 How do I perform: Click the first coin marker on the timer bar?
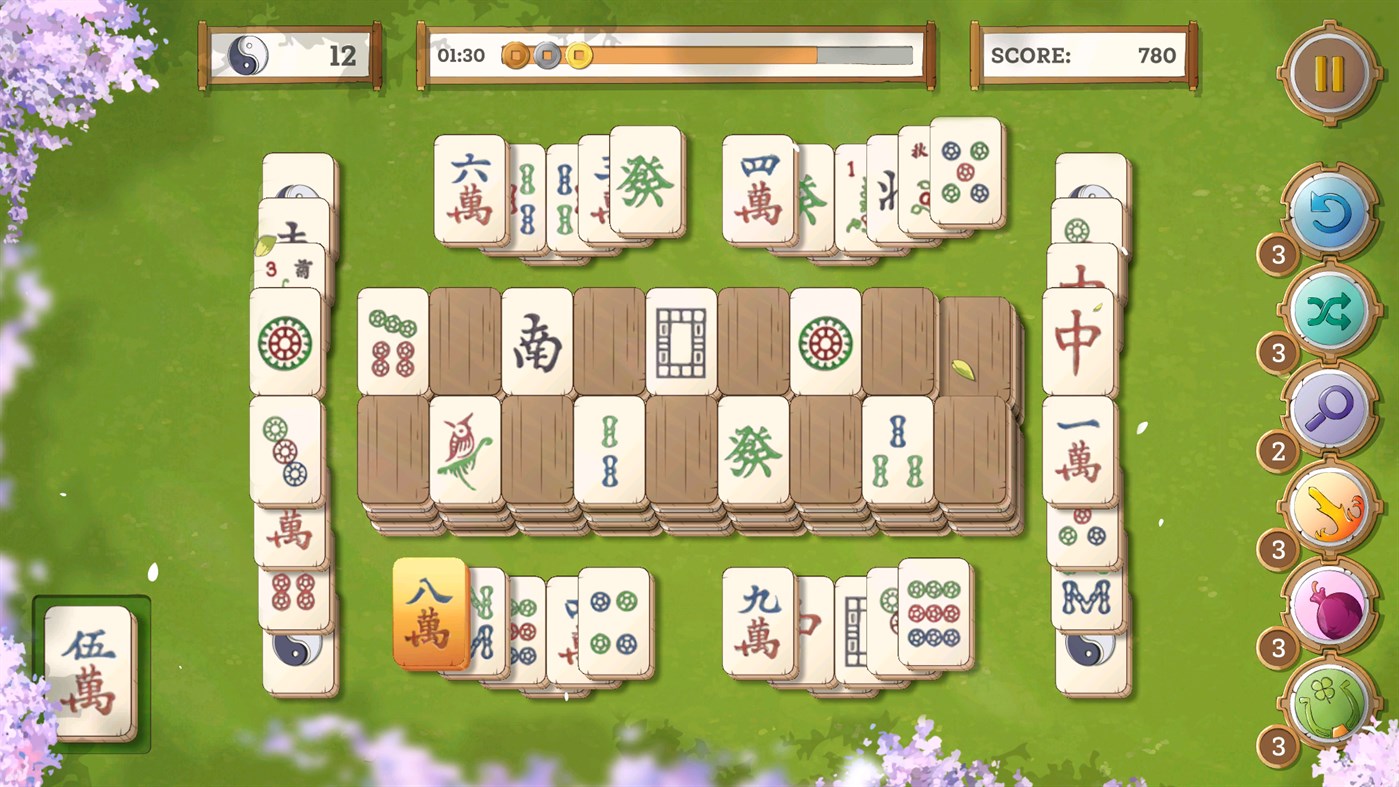click(x=516, y=55)
